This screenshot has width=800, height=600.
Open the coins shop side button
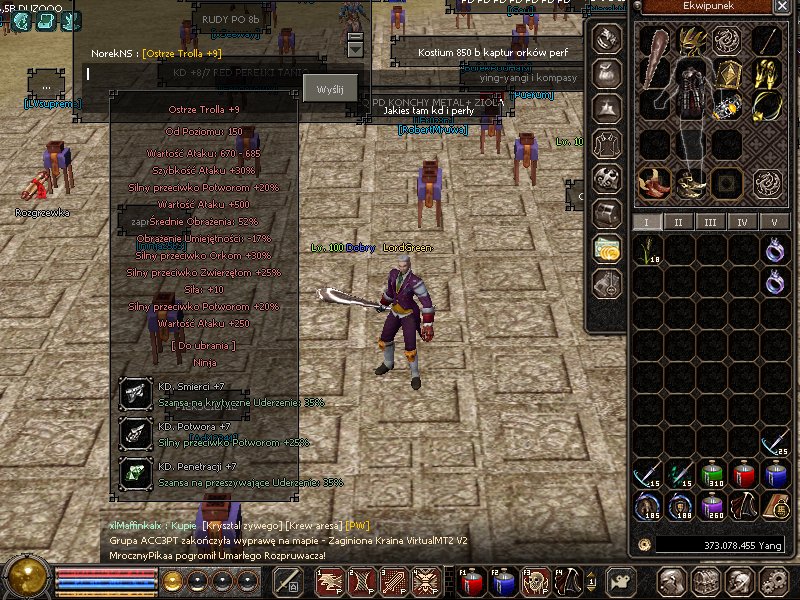point(606,249)
